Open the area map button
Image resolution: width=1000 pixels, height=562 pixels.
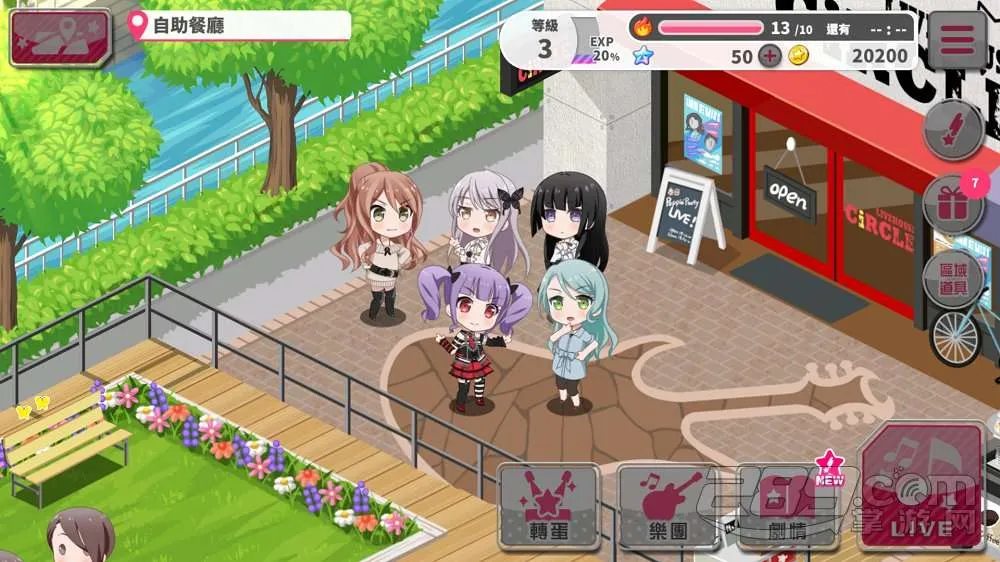point(60,36)
